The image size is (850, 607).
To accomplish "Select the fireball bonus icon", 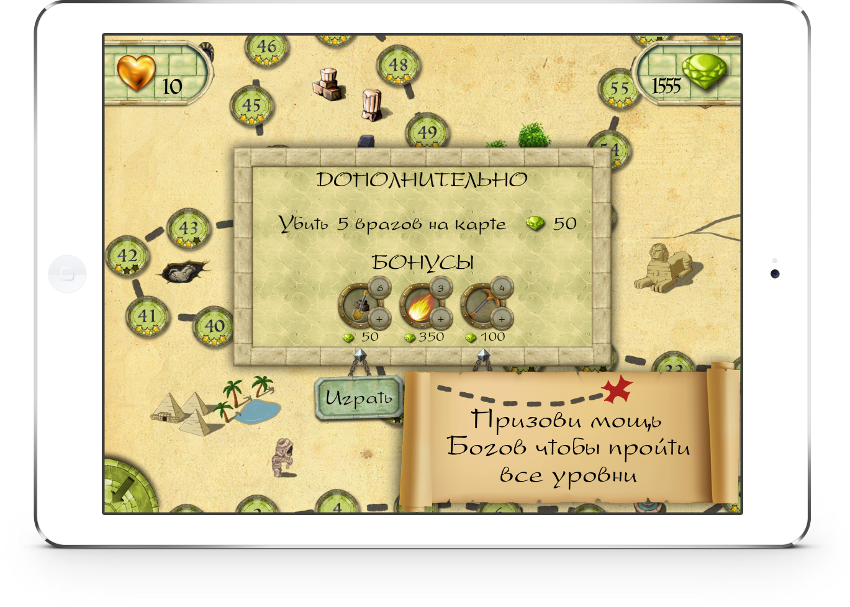I will 421,305.
